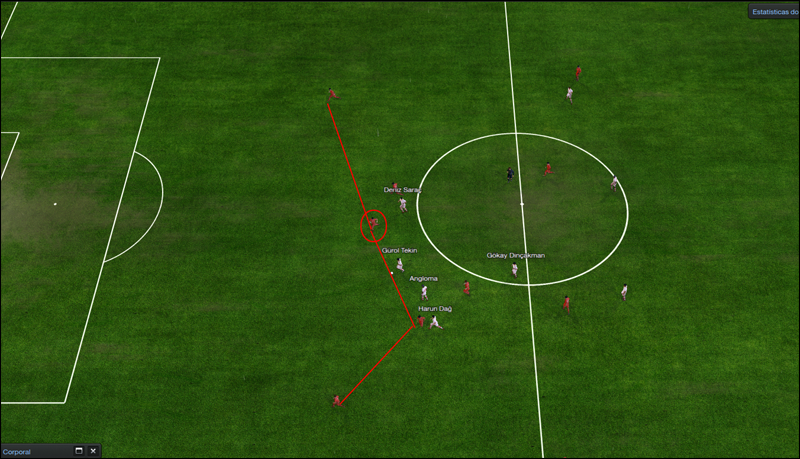800x459 pixels.
Task: Open the Estatísticas panel tab
Action: [774, 12]
